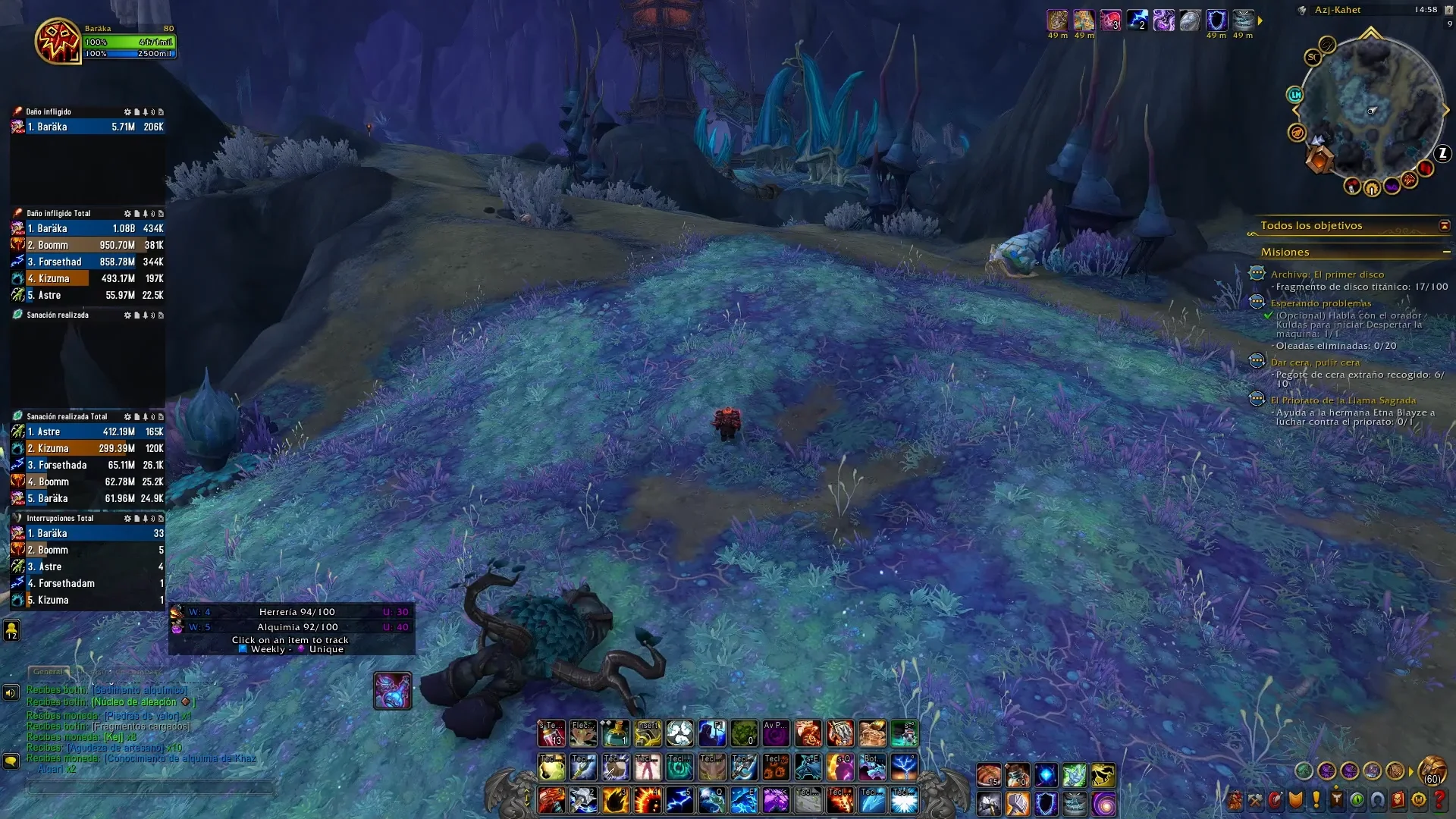Select quest Archivo: El primer disco
Viewport: 1456px width, 819px height.
1327,275
